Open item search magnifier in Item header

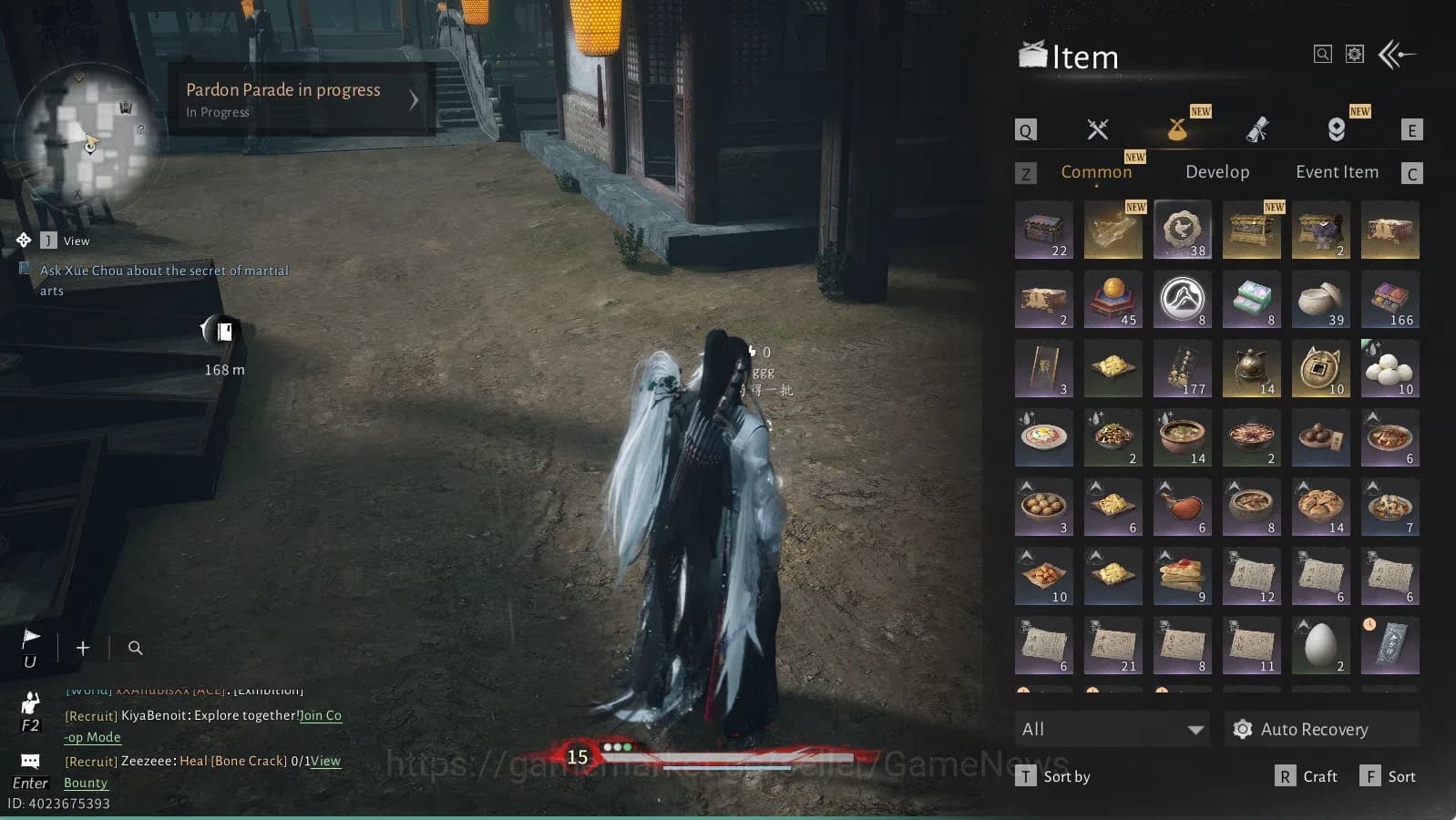(x=1322, y=55)
